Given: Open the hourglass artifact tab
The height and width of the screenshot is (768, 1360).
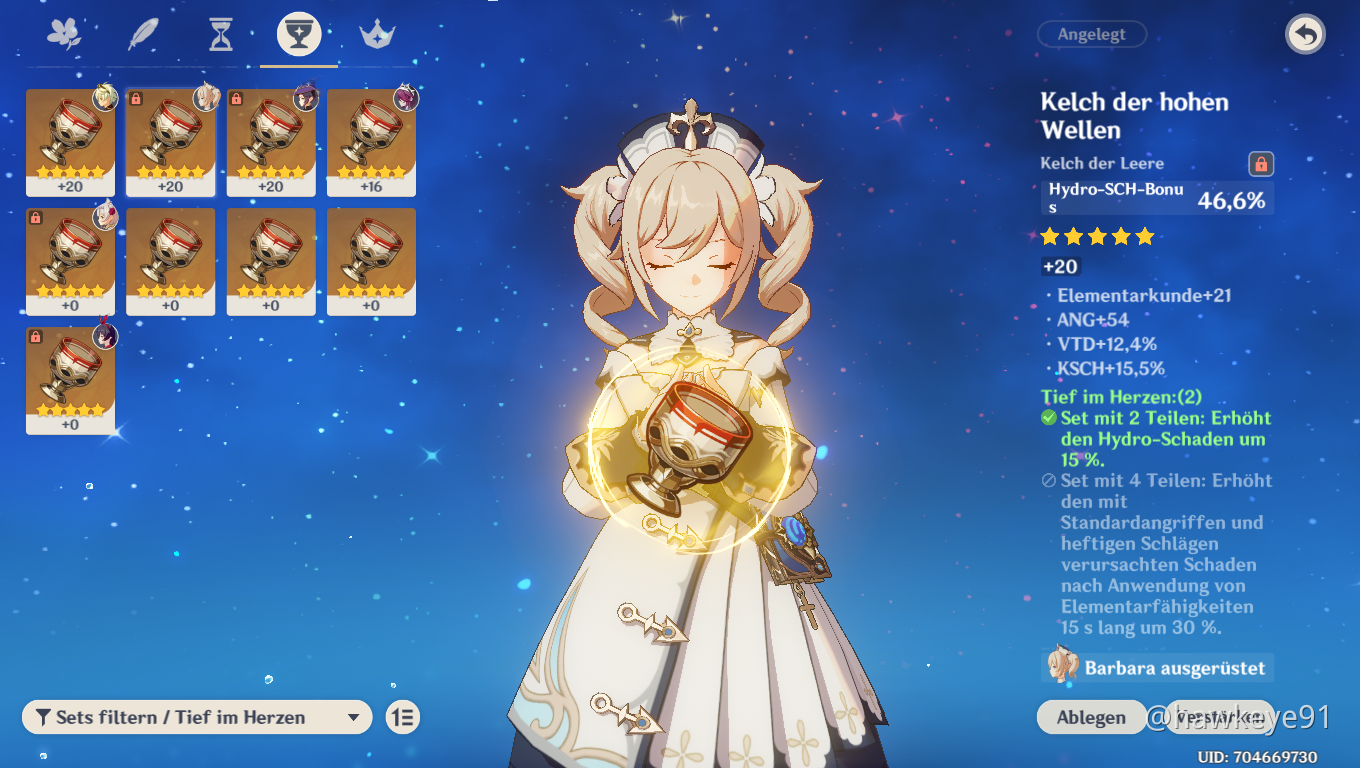Looking at the screenshot, I should (221, 35).
